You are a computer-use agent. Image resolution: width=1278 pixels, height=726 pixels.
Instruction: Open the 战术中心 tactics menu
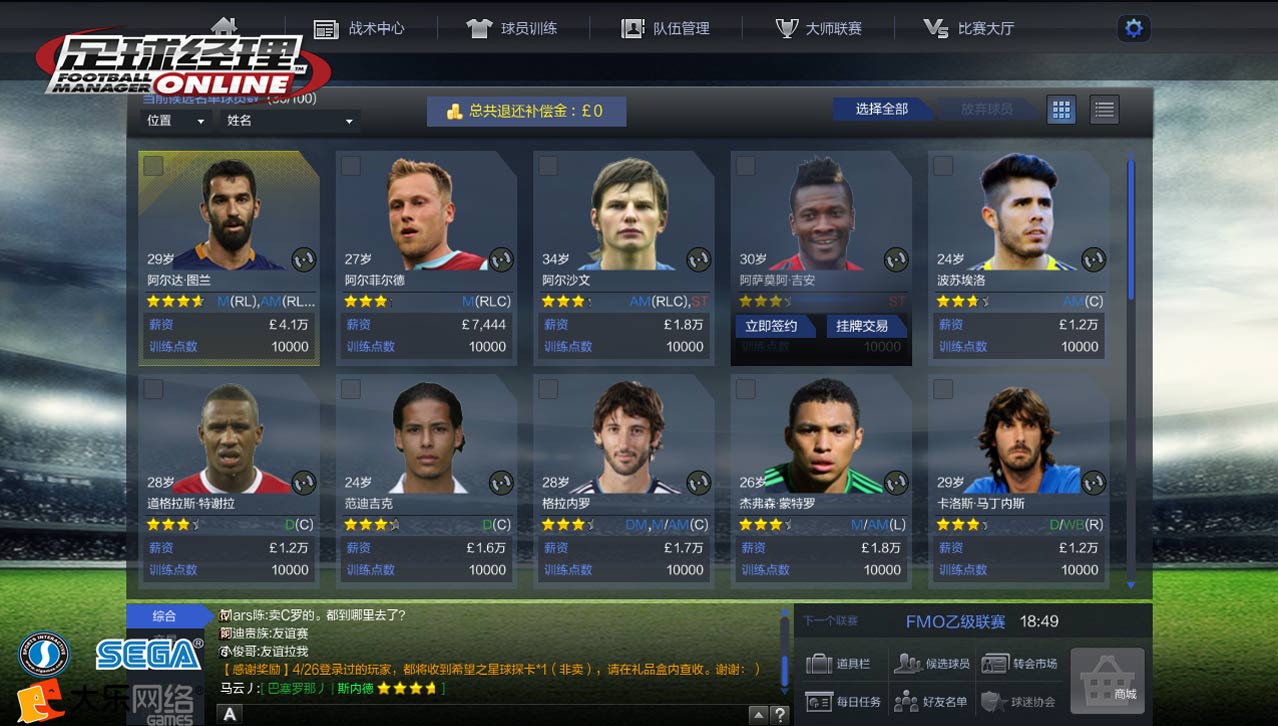point(359,28)
